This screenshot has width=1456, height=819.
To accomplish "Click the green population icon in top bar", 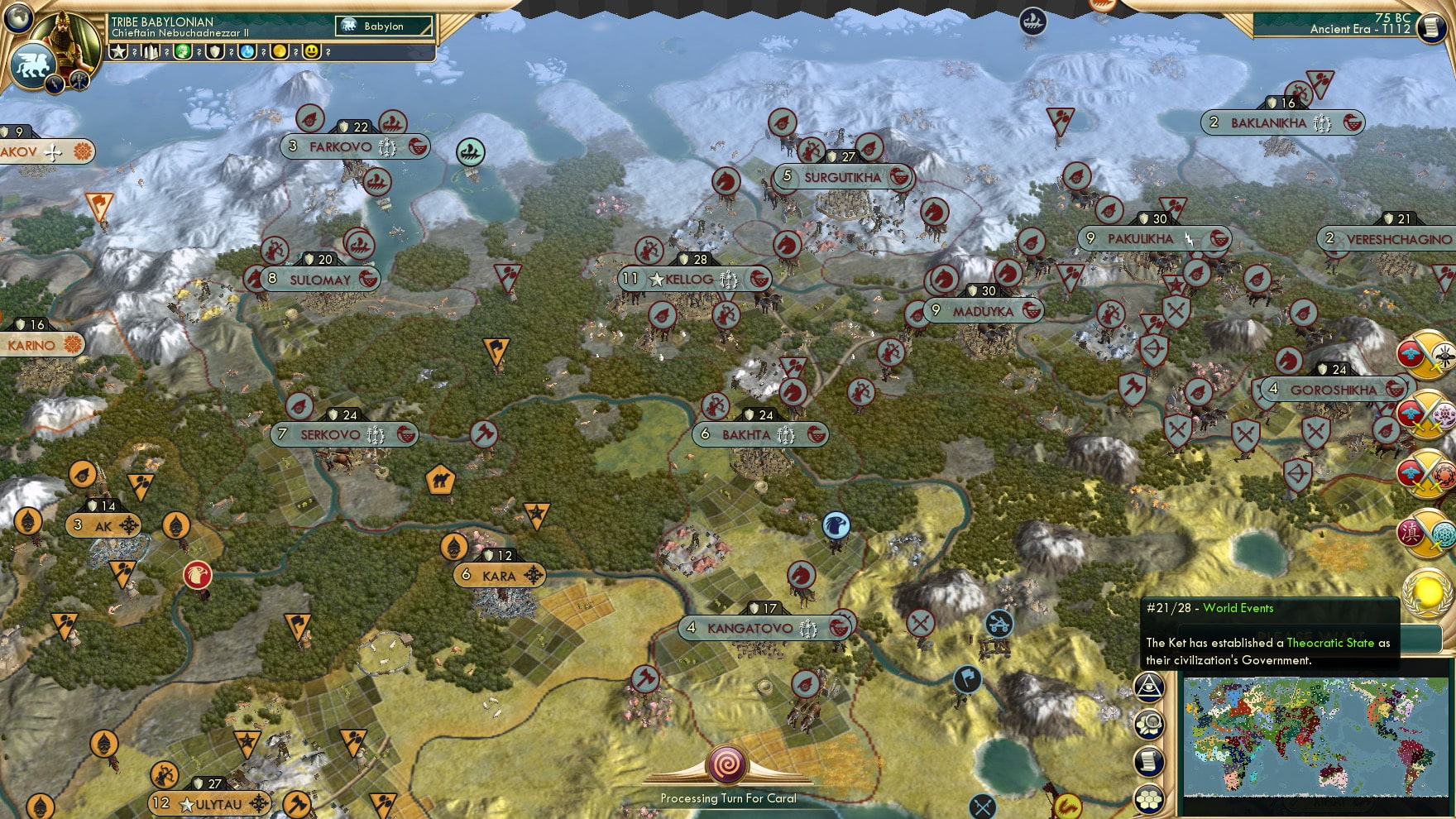I will [183, 51].
